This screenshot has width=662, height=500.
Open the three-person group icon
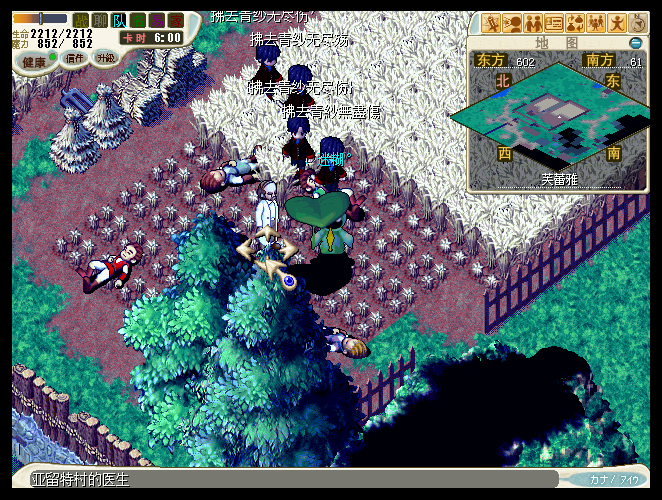[596, 23]
